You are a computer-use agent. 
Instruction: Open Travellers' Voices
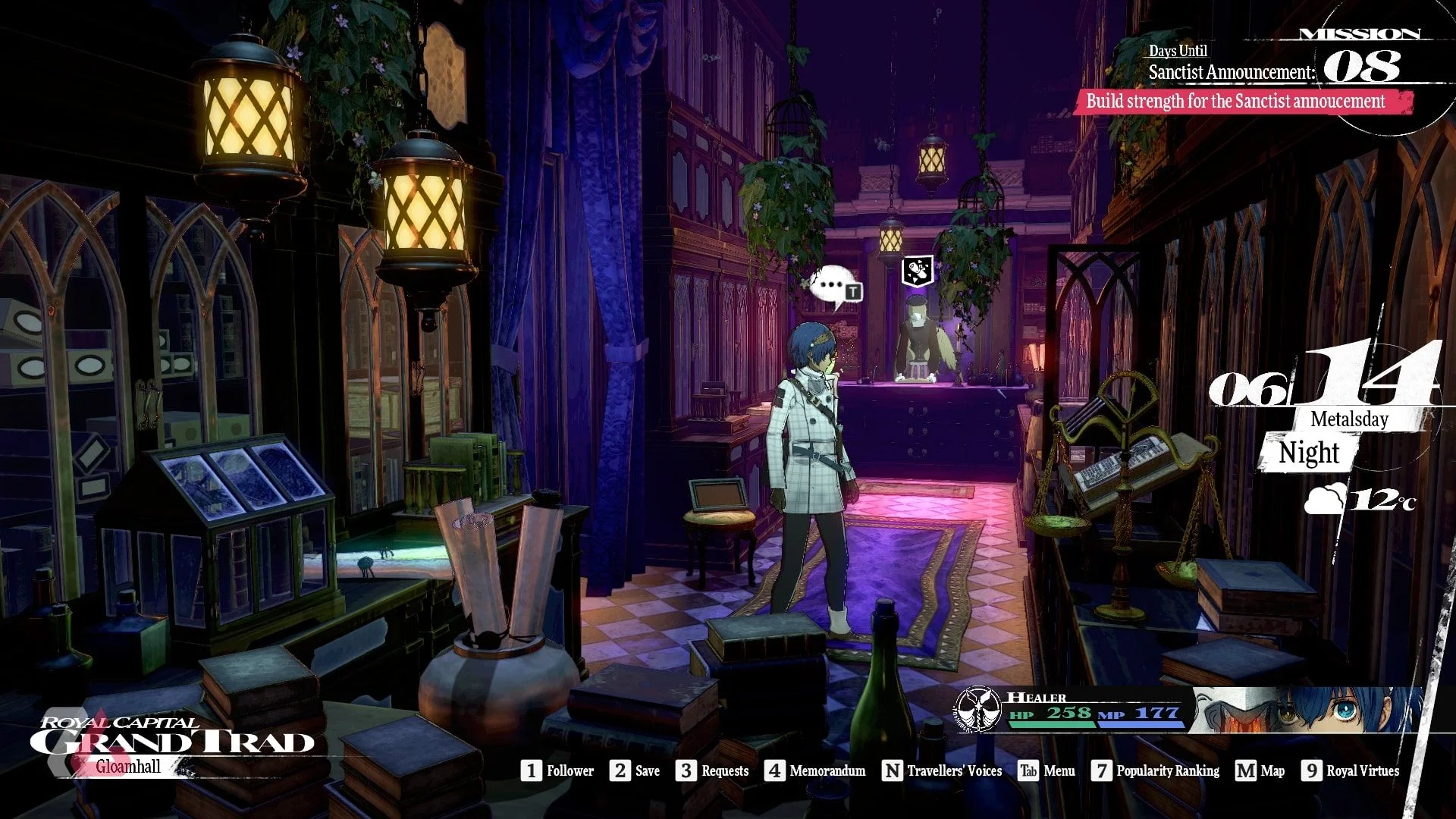click(x=942, y=770)
